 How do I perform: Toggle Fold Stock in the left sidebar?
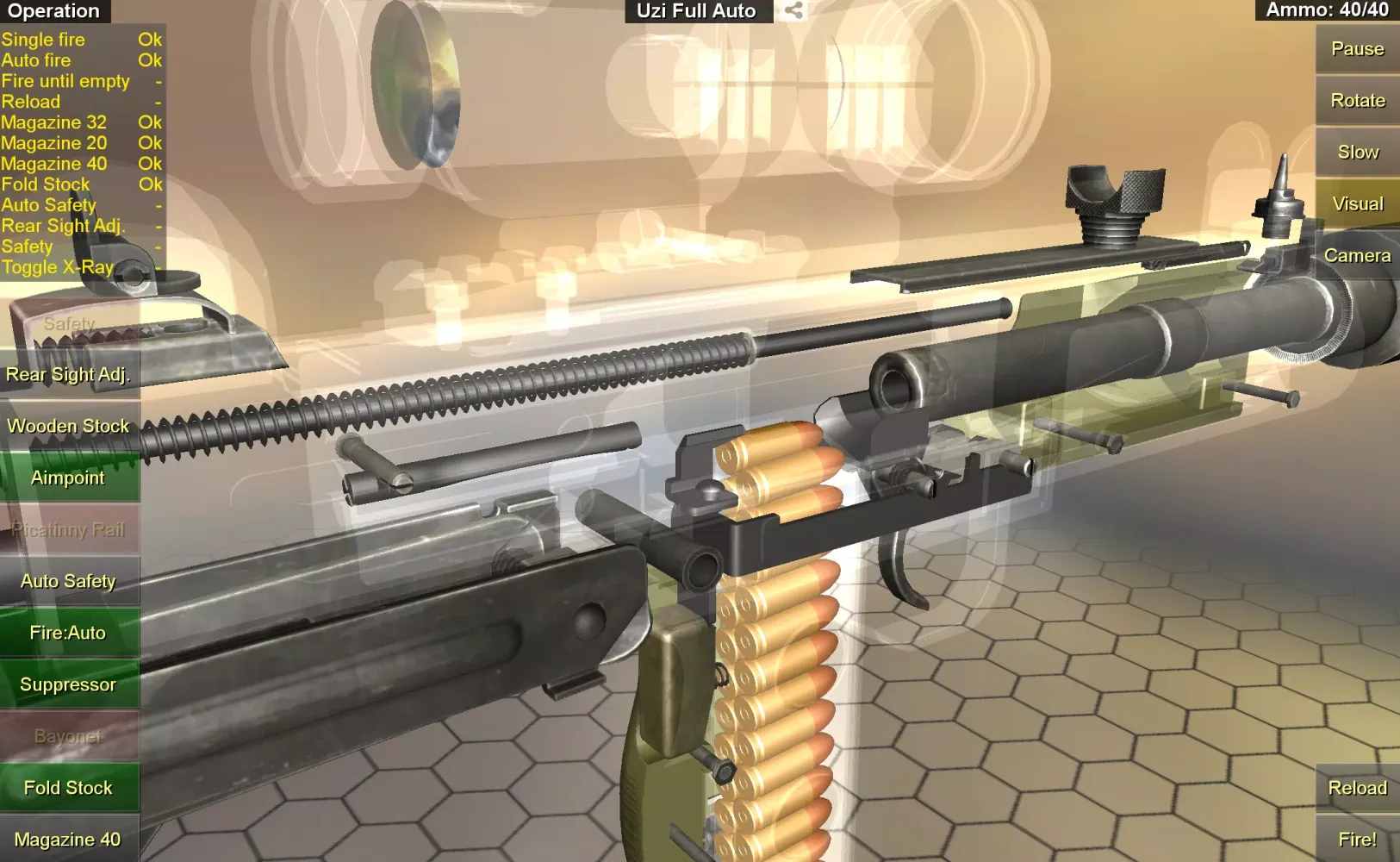pos(68,787)
